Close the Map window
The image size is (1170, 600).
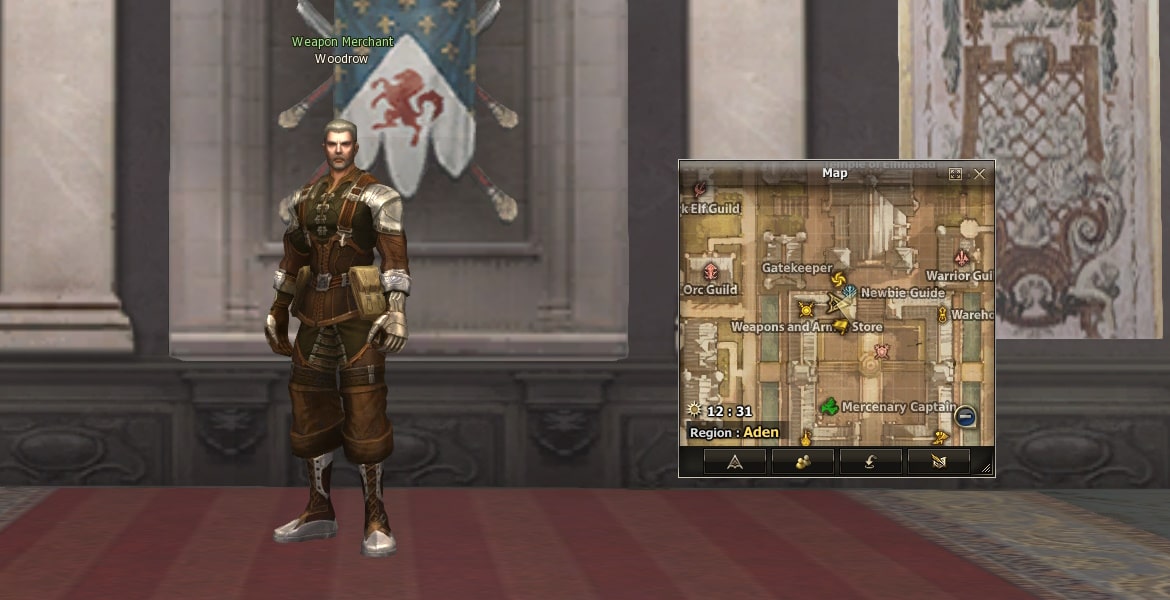[x=979, y=174]
